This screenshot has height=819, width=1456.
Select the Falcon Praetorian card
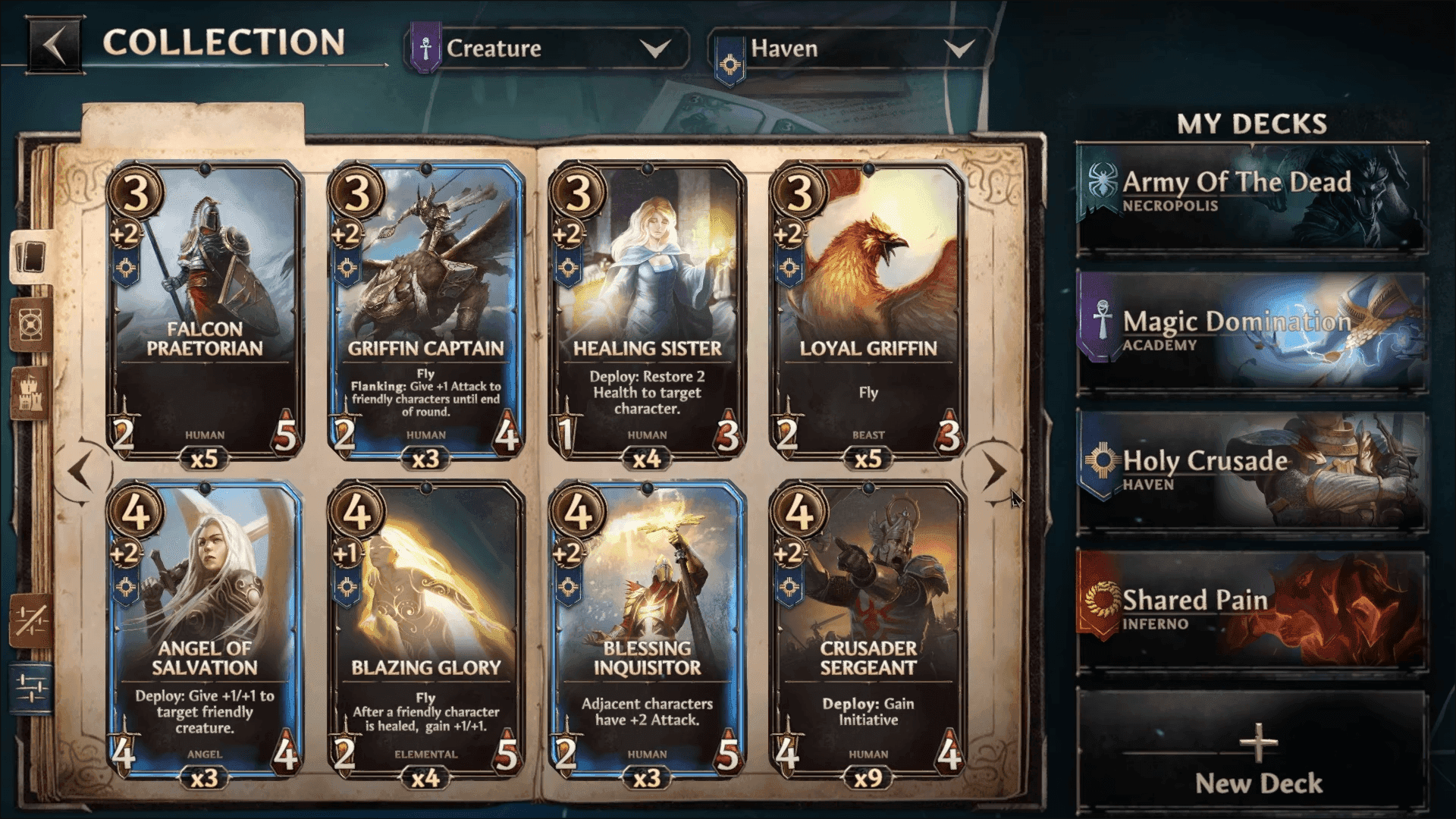(205, 311)
